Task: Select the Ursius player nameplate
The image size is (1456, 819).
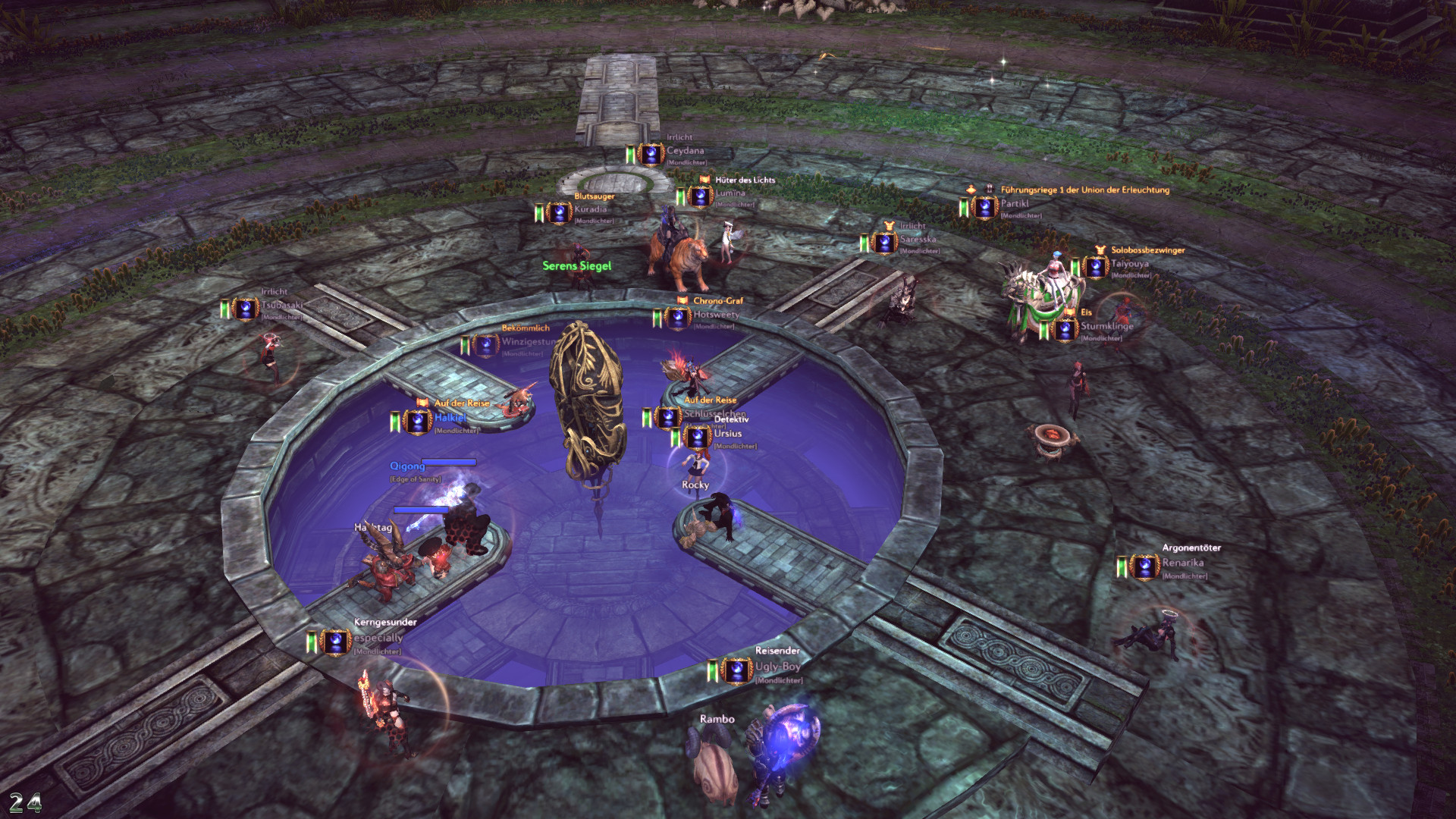Action: pos(727,434)
